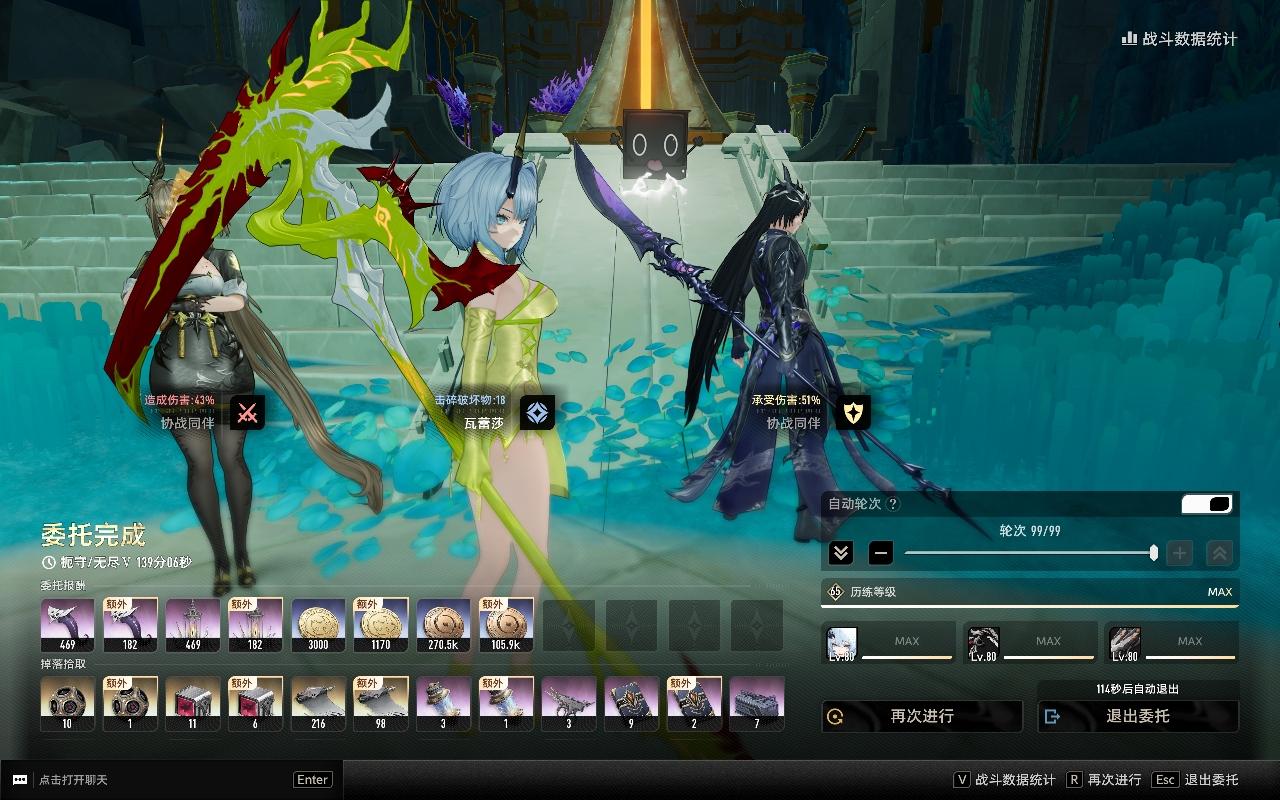Select the 3000 gold coin reward
Screen dimensions: 1280x800
pyautogui.click(x=318, y=626)
